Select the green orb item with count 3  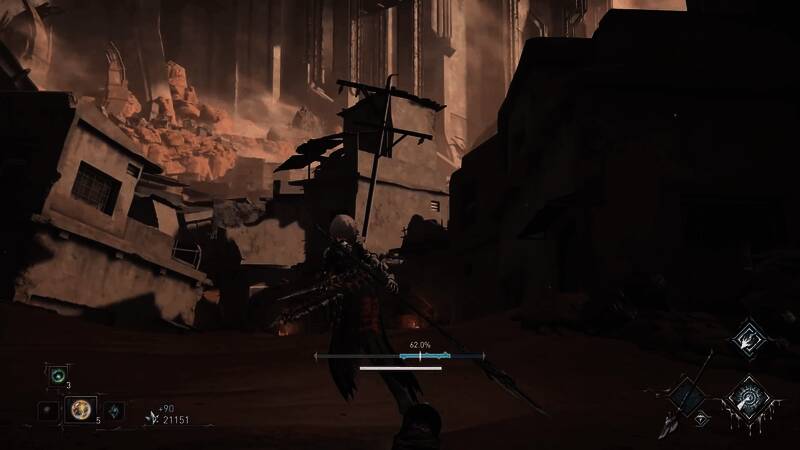(x=56, y=375)
